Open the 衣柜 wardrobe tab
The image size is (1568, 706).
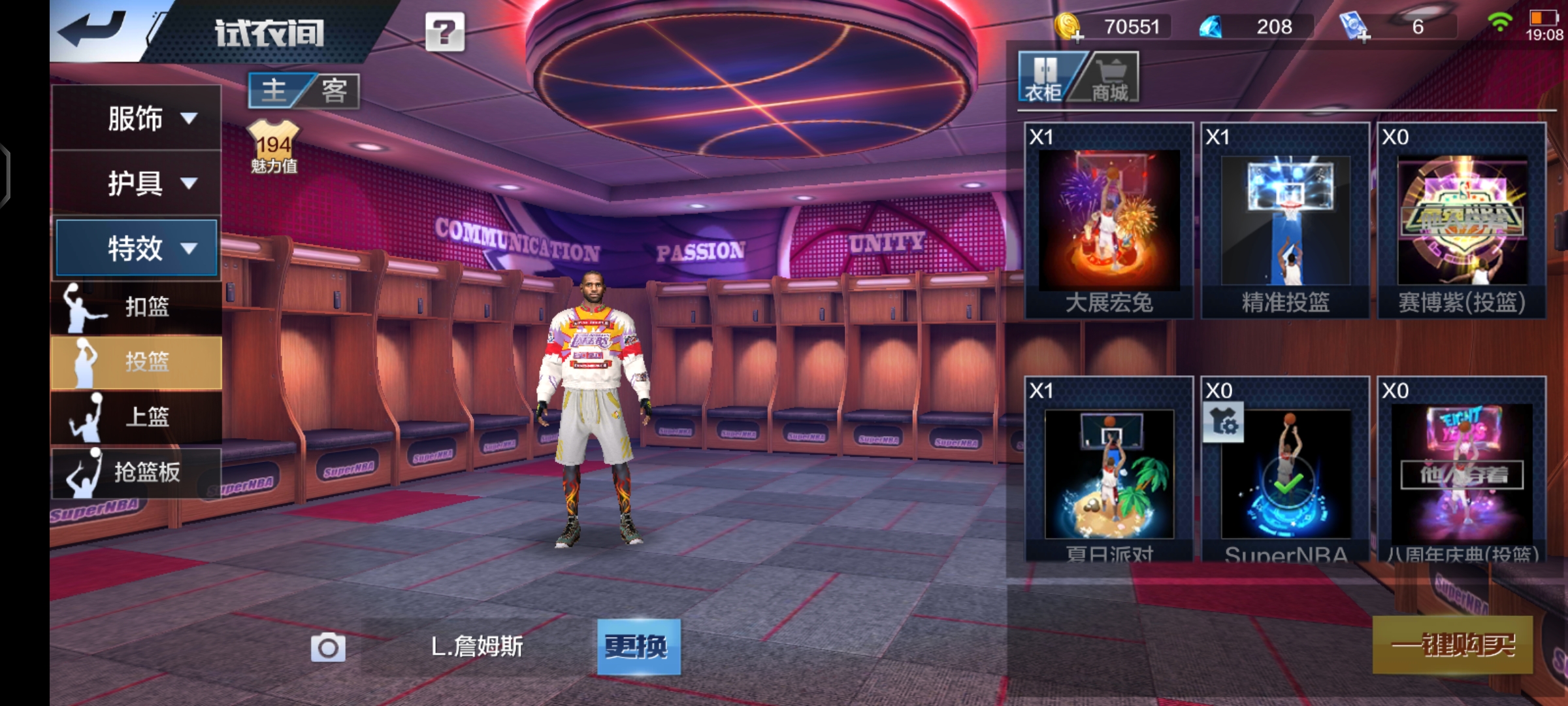click(1043, 78)
